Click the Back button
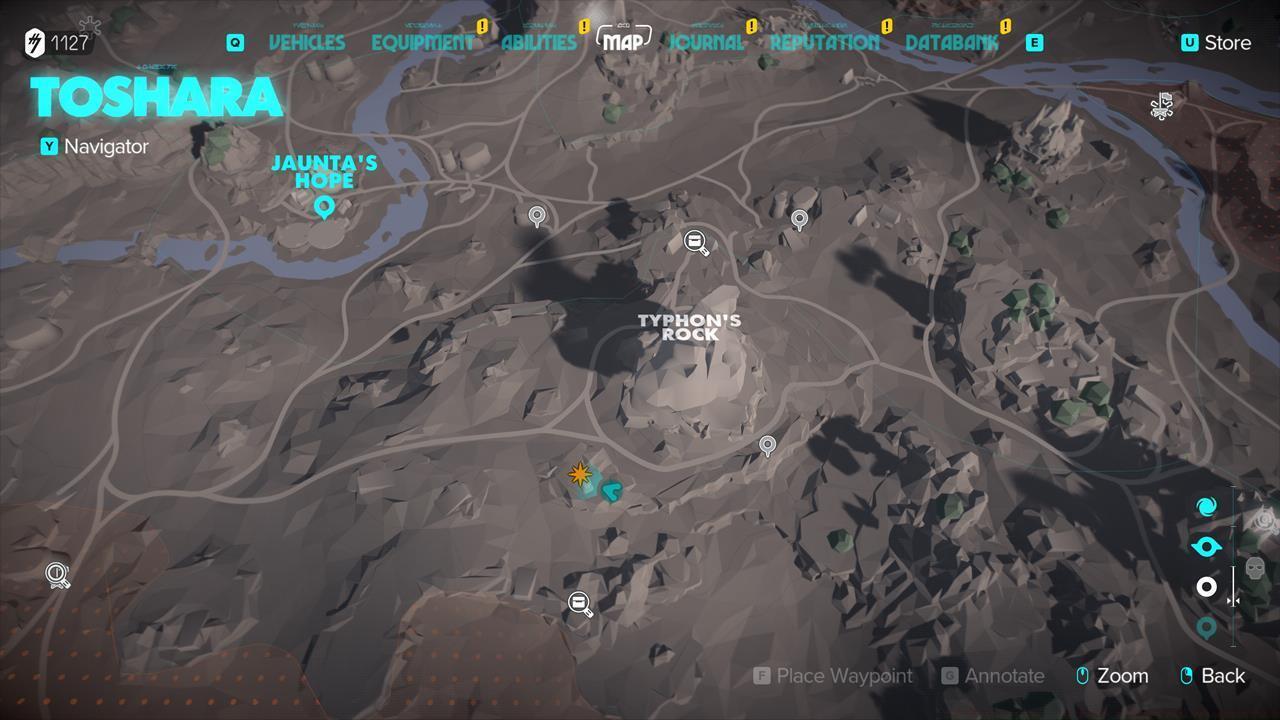Image resolution: width=1280 pixels, height=720 pixels. click(1213, 676)
